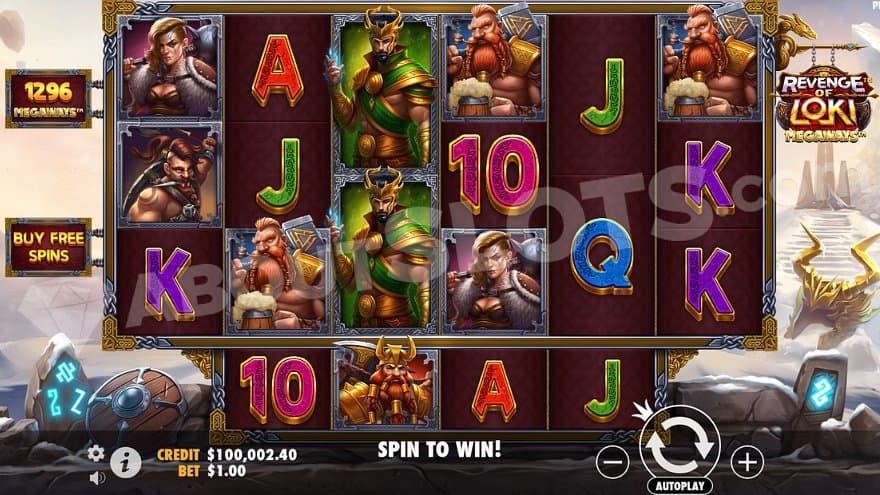The width and height of the screenshot is (880, 495).
Task: Open the Autoplay options
Action: pyautogui.click(x=679, y=485)
